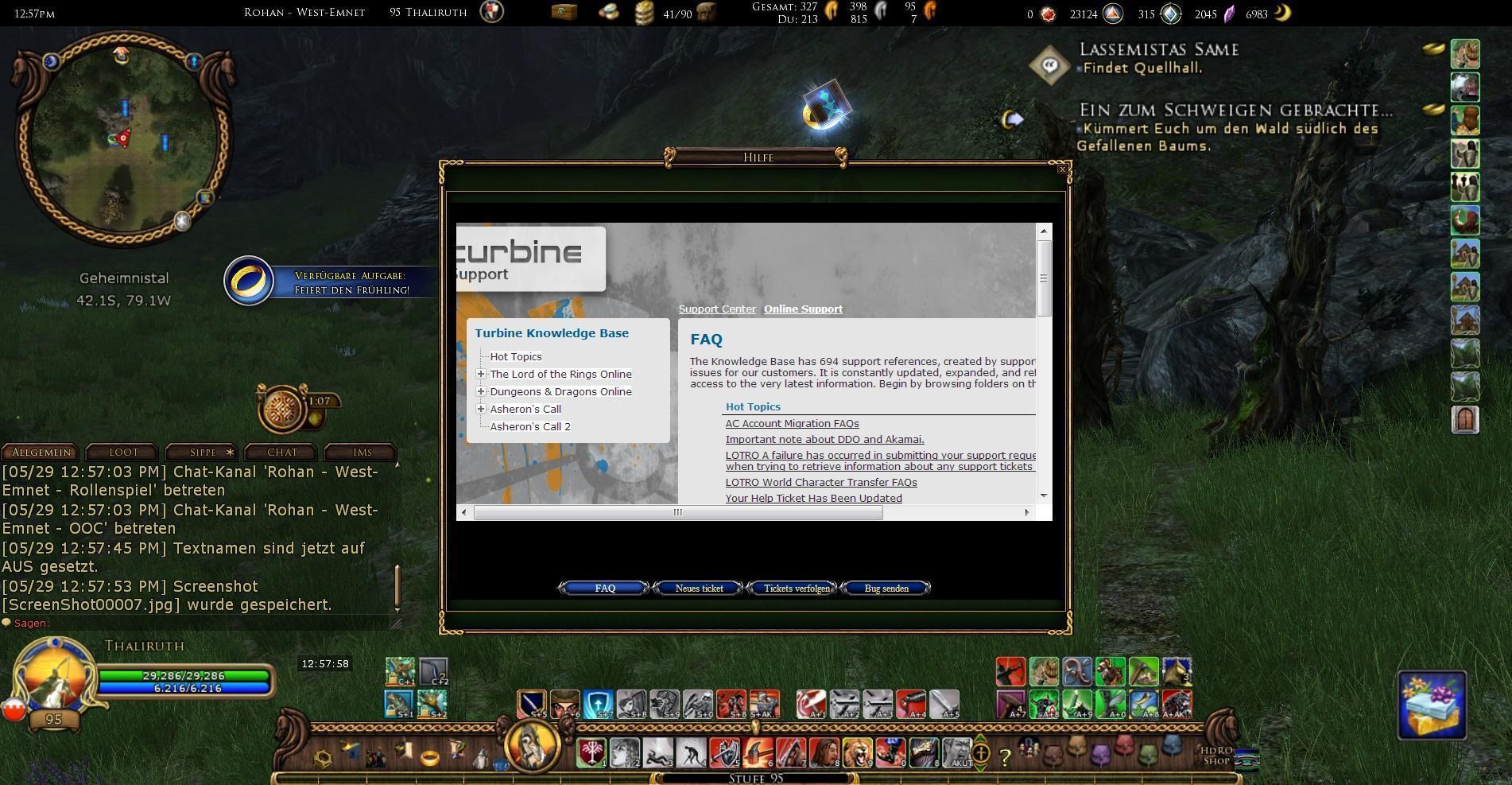Click the horizontal scrollbar in the Hilfe window
The height and width of the screenshot is (785, 1512).
[677, 513]
